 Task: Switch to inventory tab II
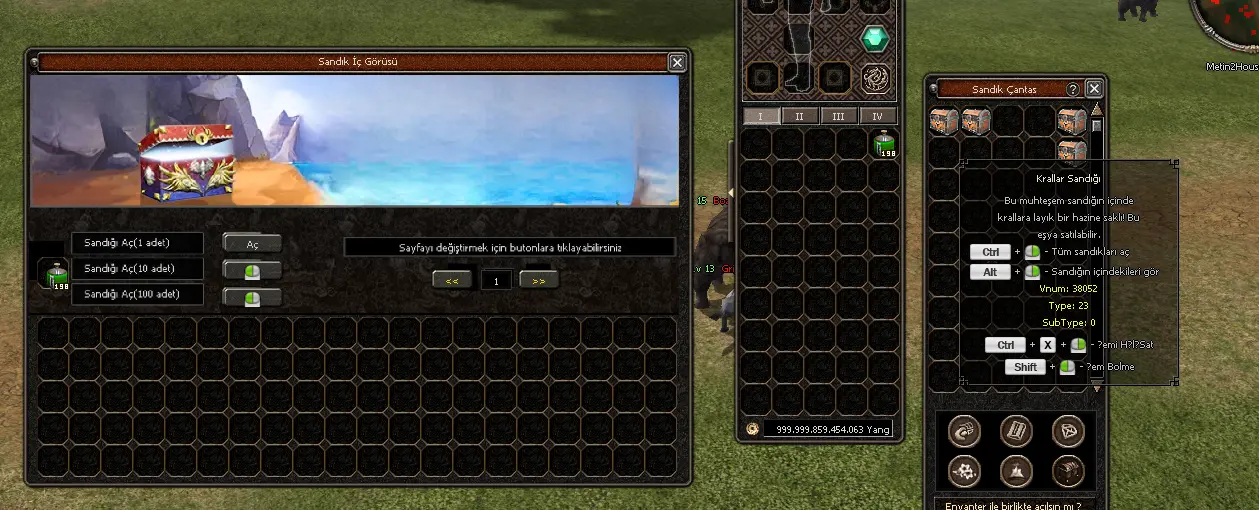(x=799, y=116)
